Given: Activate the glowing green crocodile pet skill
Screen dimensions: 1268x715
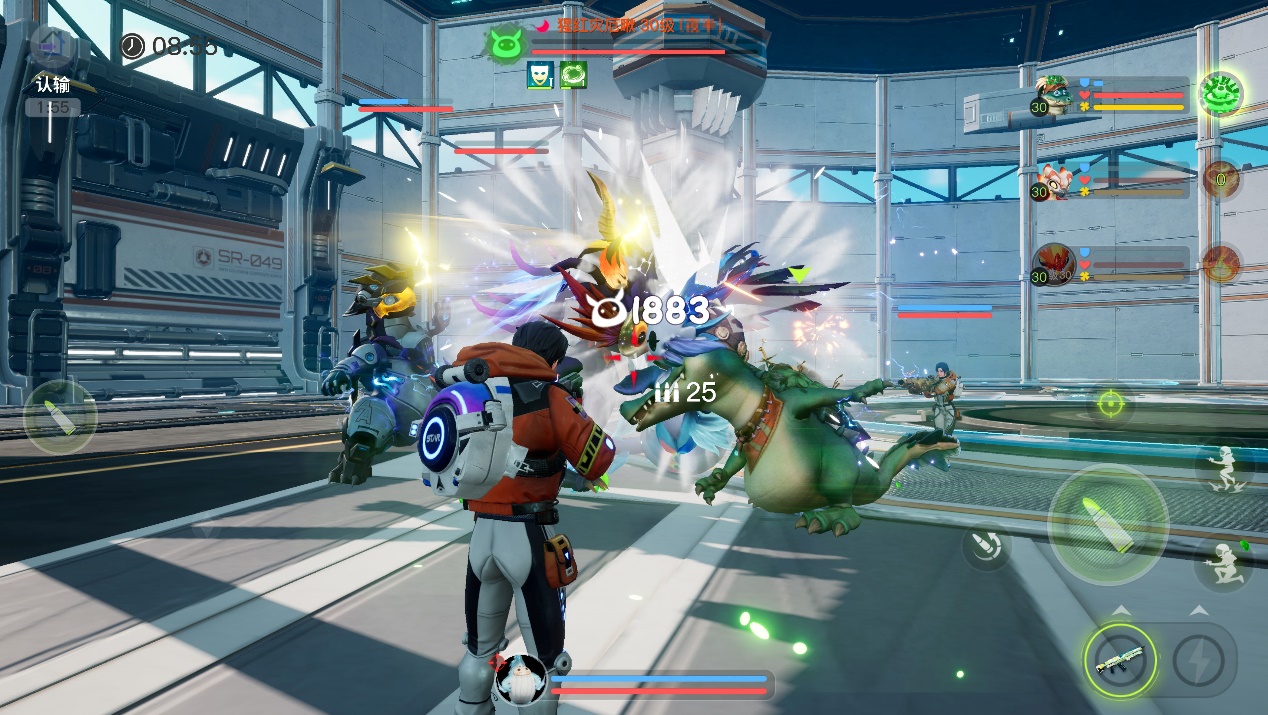Looking at the screenshot, I should pyautogui.click(x=1220, y=94).
